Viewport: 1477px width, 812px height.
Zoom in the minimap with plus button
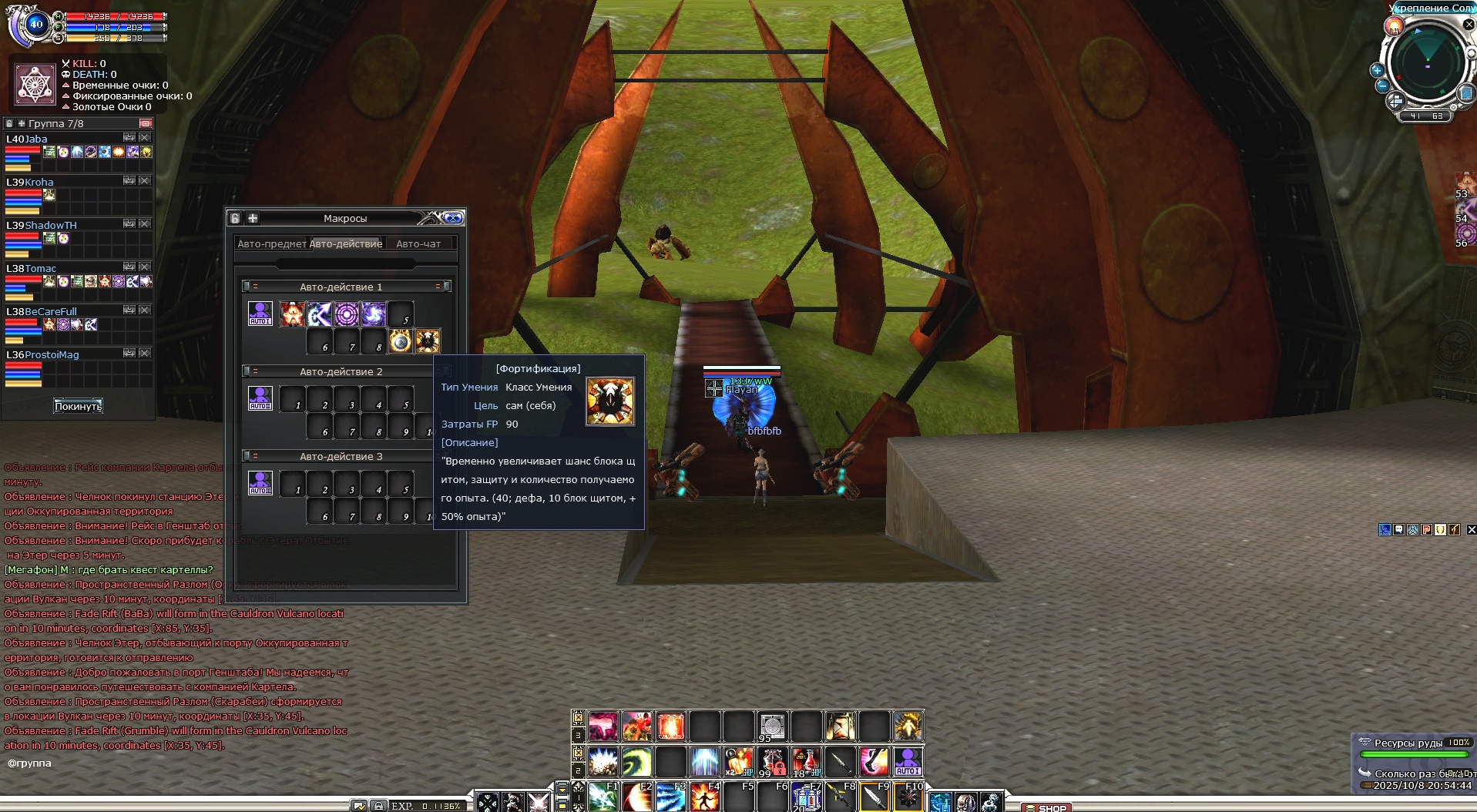tap(1377, 70)
